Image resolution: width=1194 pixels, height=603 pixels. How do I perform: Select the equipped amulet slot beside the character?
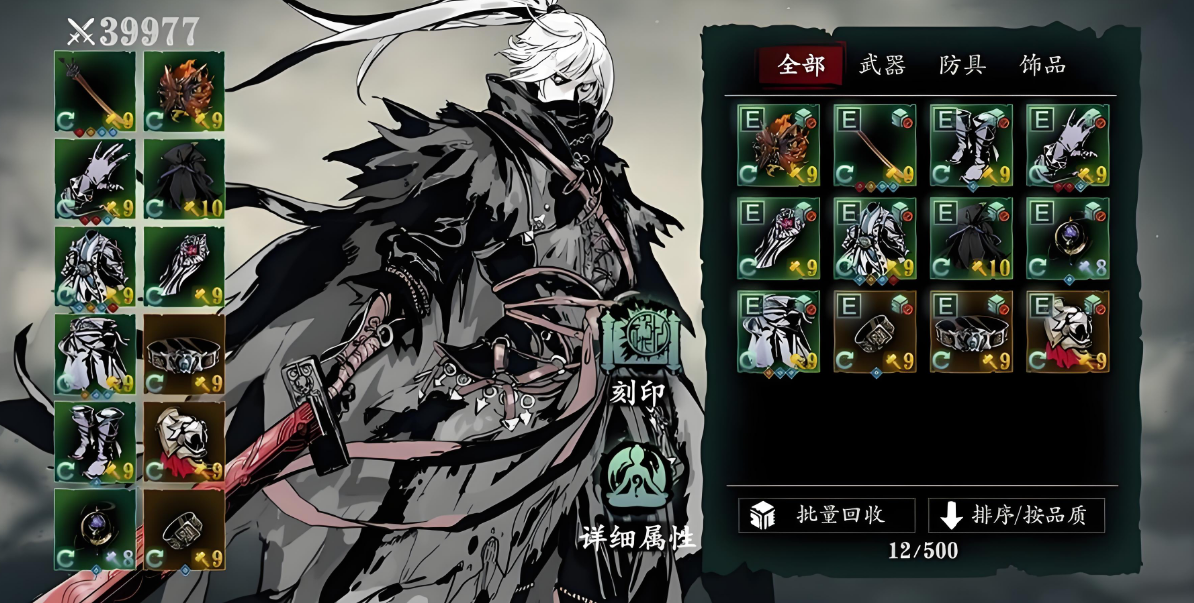[95, 529]
